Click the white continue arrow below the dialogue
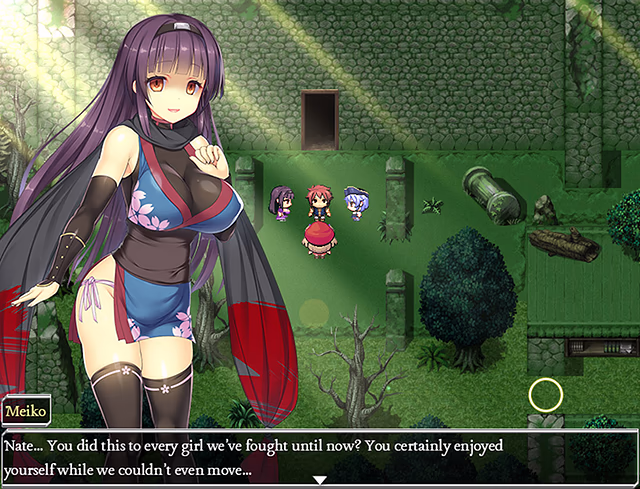Viewport: 640px width, 489px height. [319, 480]
